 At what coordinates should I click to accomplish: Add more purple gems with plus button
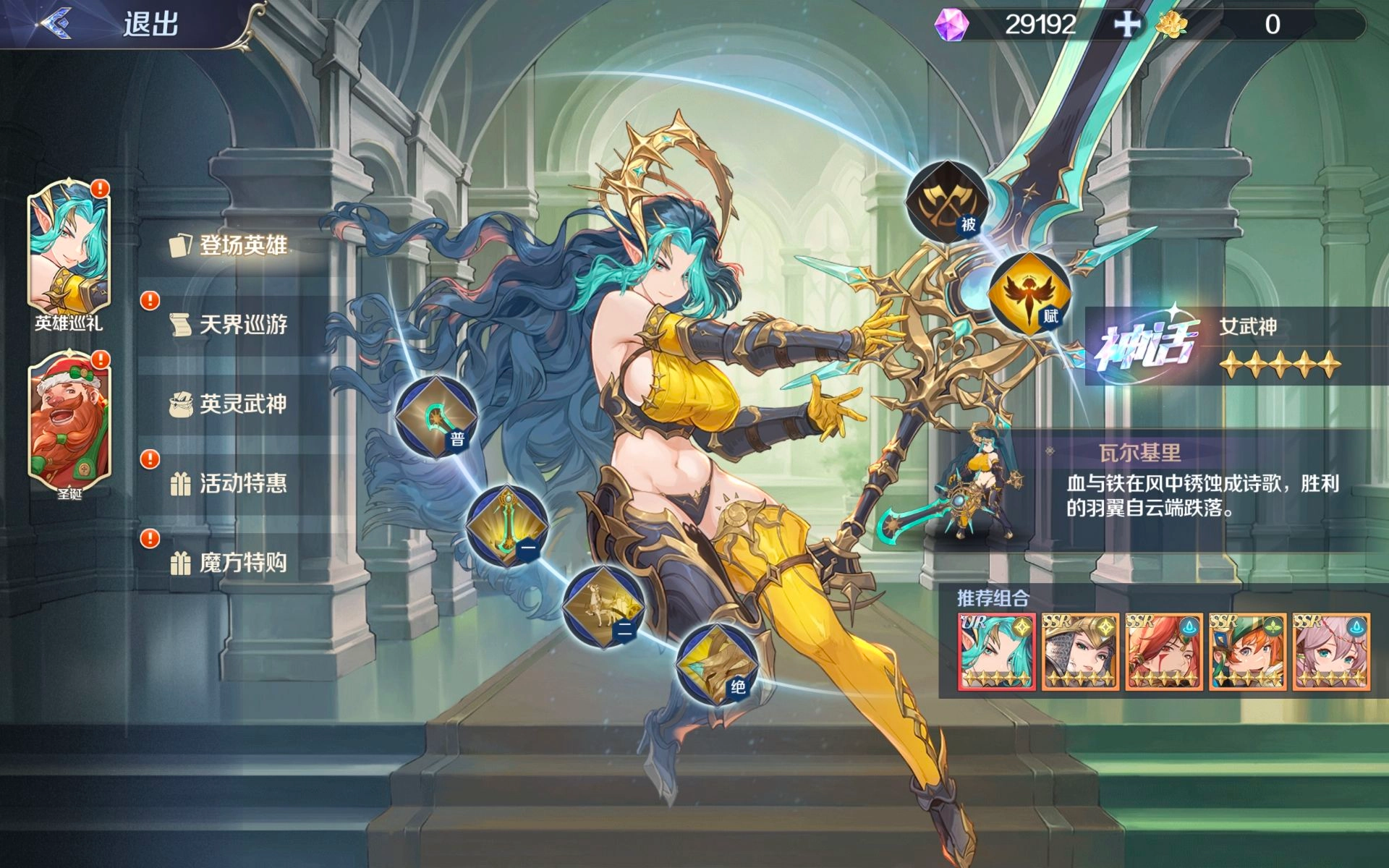click(1126, 25)
